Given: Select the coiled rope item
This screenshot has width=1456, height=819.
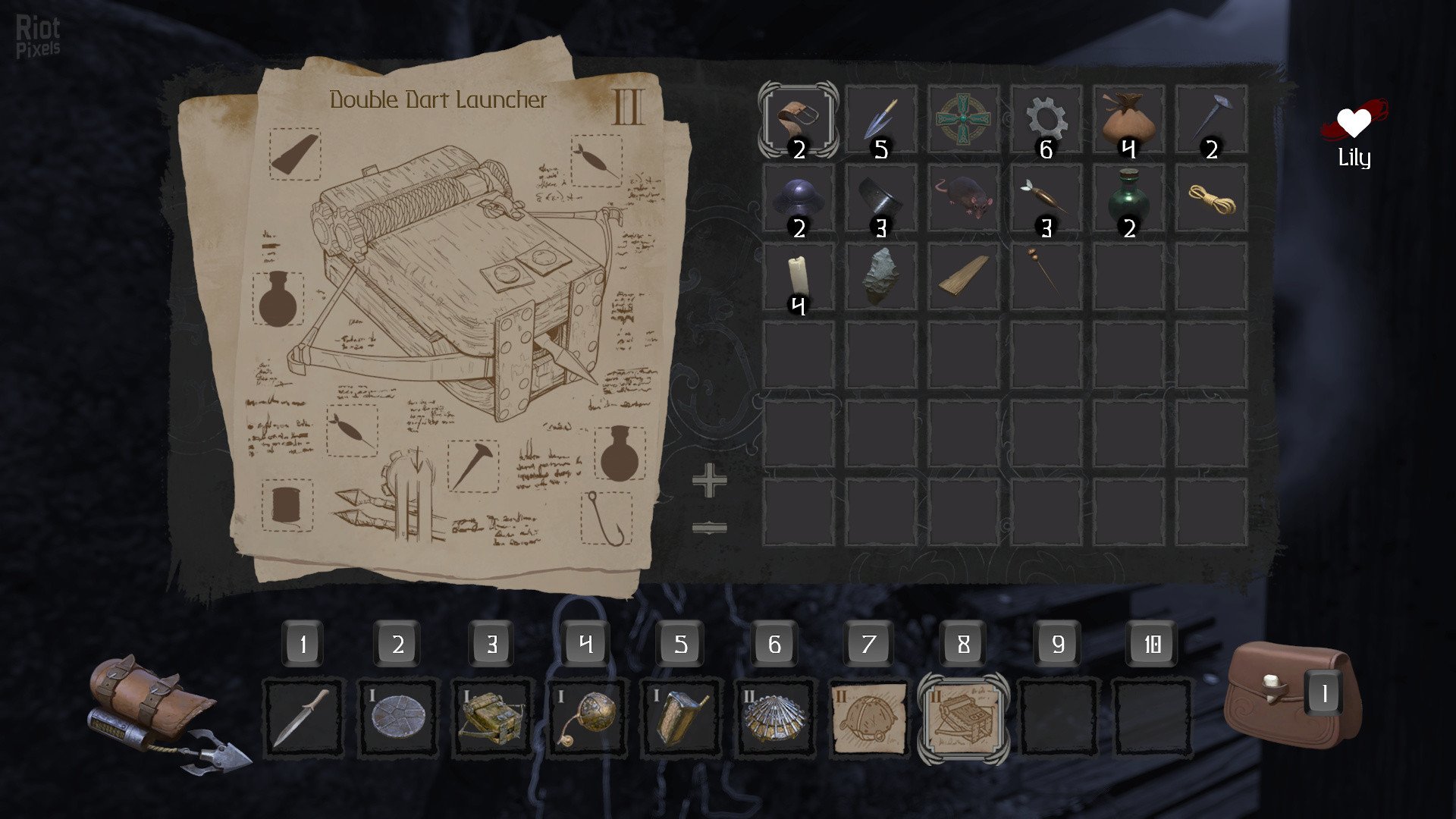Looking at the screenshot, I should [1211, 199].
